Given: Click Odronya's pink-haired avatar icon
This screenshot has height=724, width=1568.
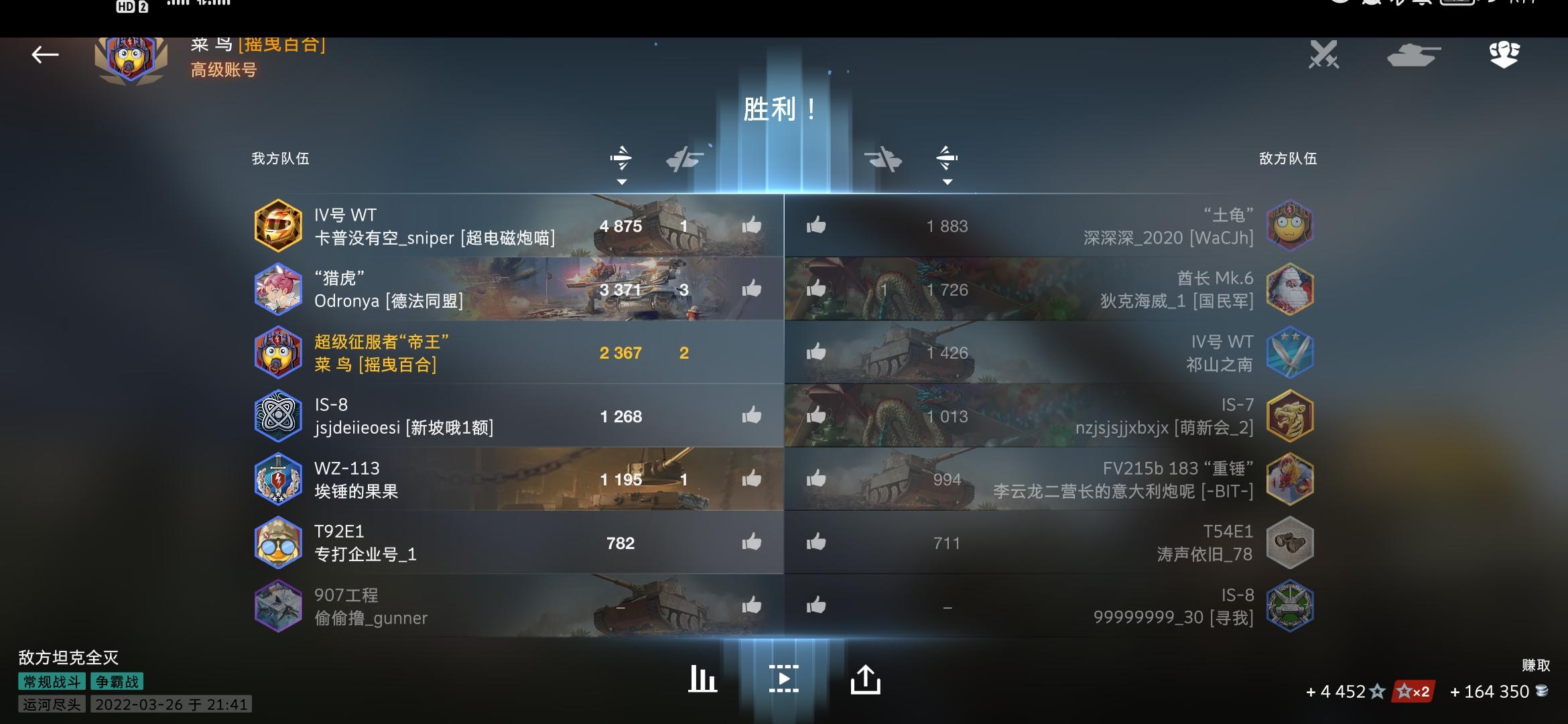Looking at the screenshot, I should [279, 289].
